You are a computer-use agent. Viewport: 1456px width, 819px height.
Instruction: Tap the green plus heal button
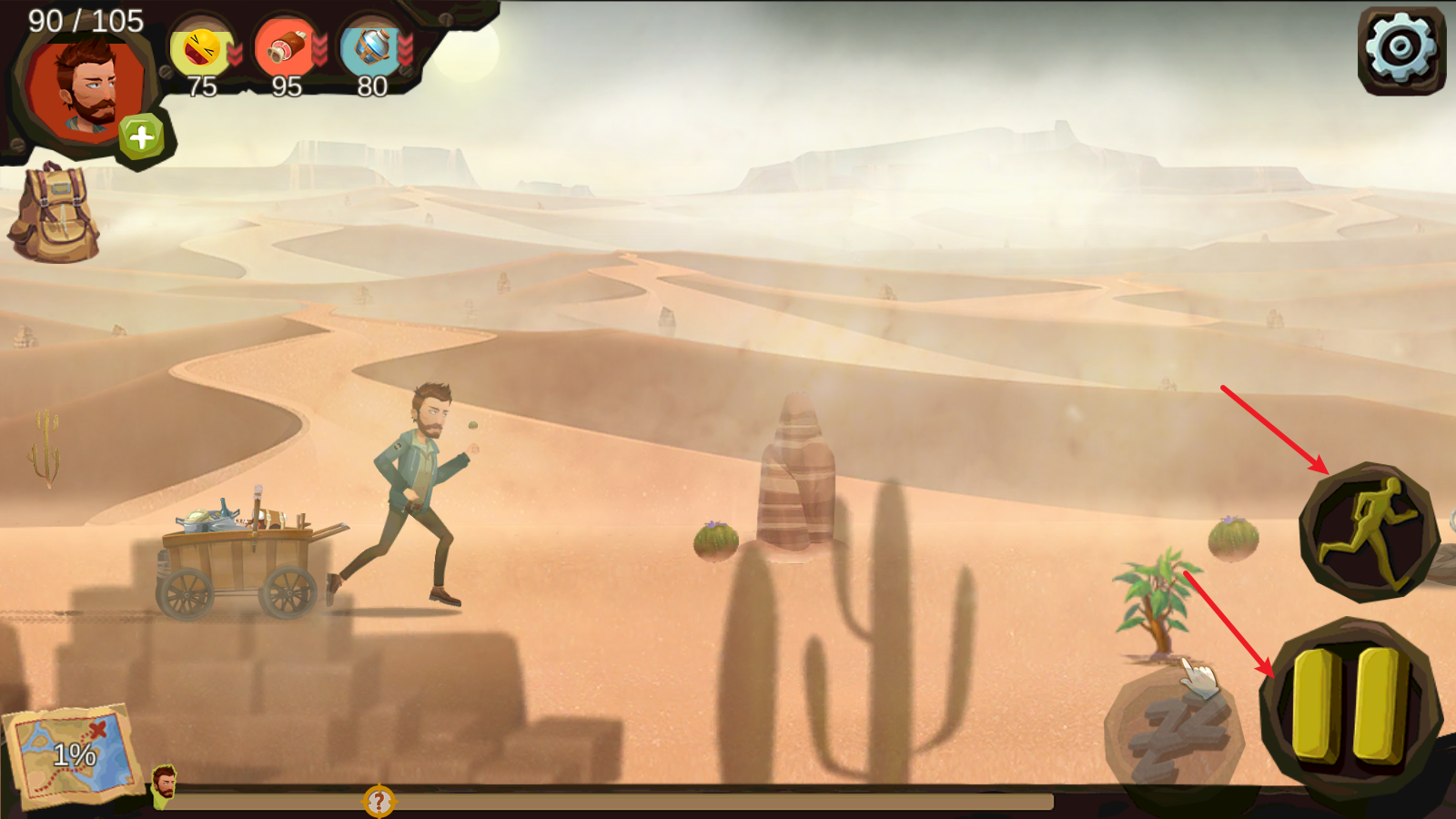[141, 137]
